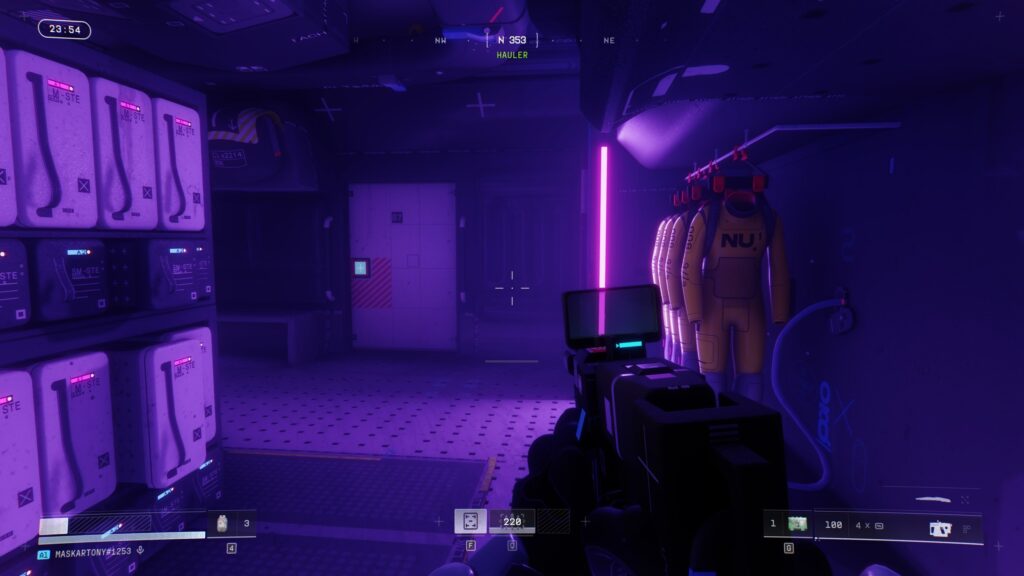Viewport: 1024px width, 576px height.
Task: Click the compass heading N 353 indicator
Action: click(511, 41)
